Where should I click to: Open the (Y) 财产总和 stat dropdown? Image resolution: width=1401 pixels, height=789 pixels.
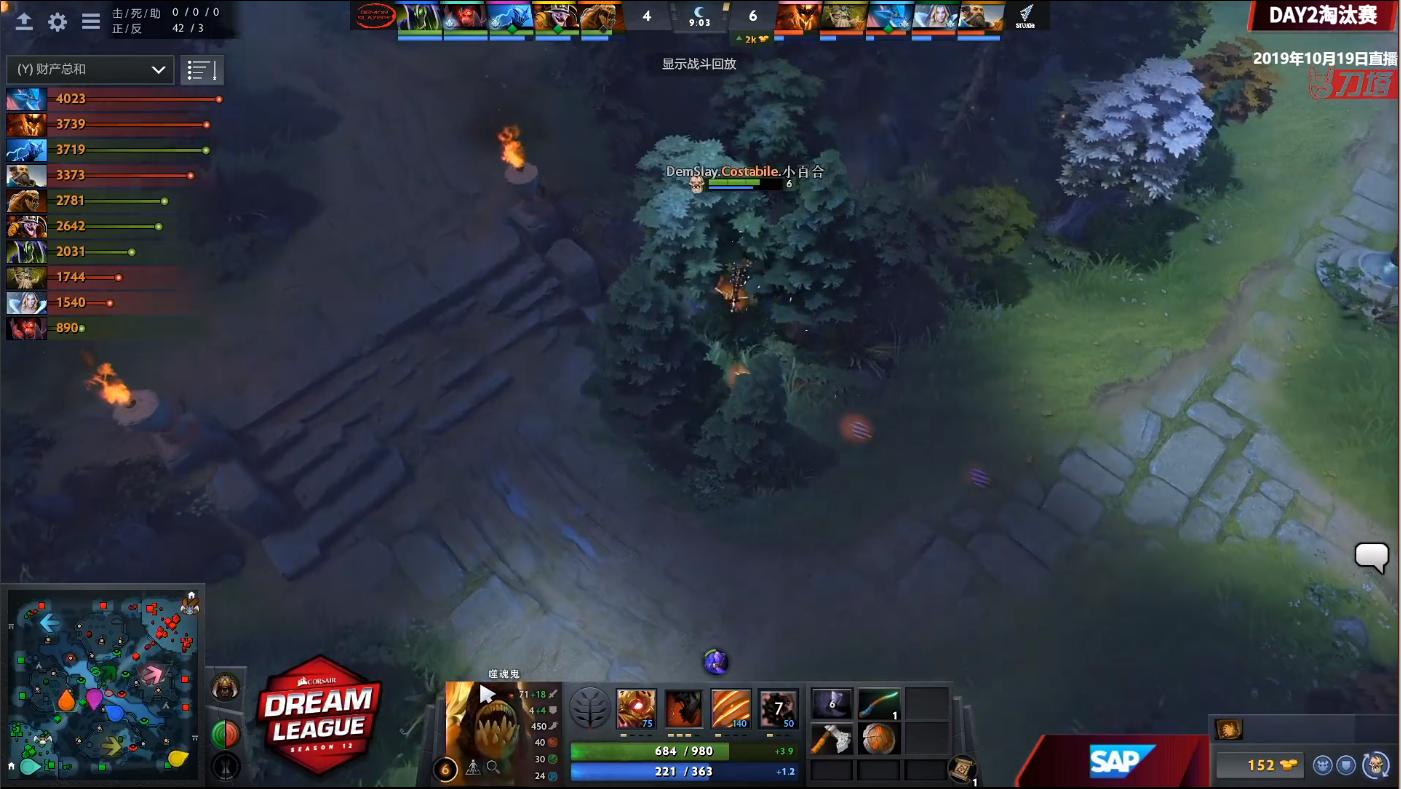tap(88, 70)
